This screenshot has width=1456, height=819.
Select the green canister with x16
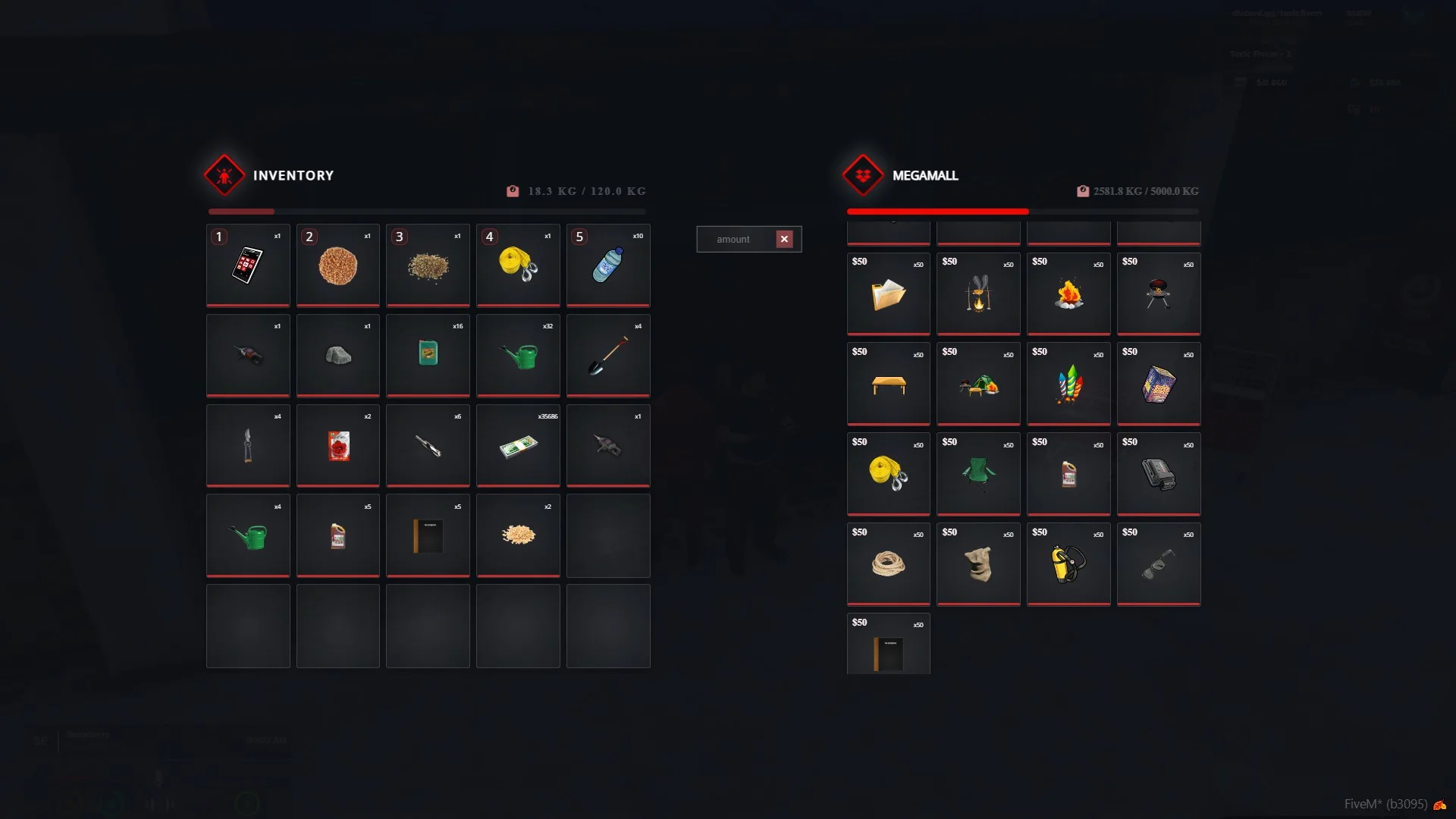coord(428,356)
